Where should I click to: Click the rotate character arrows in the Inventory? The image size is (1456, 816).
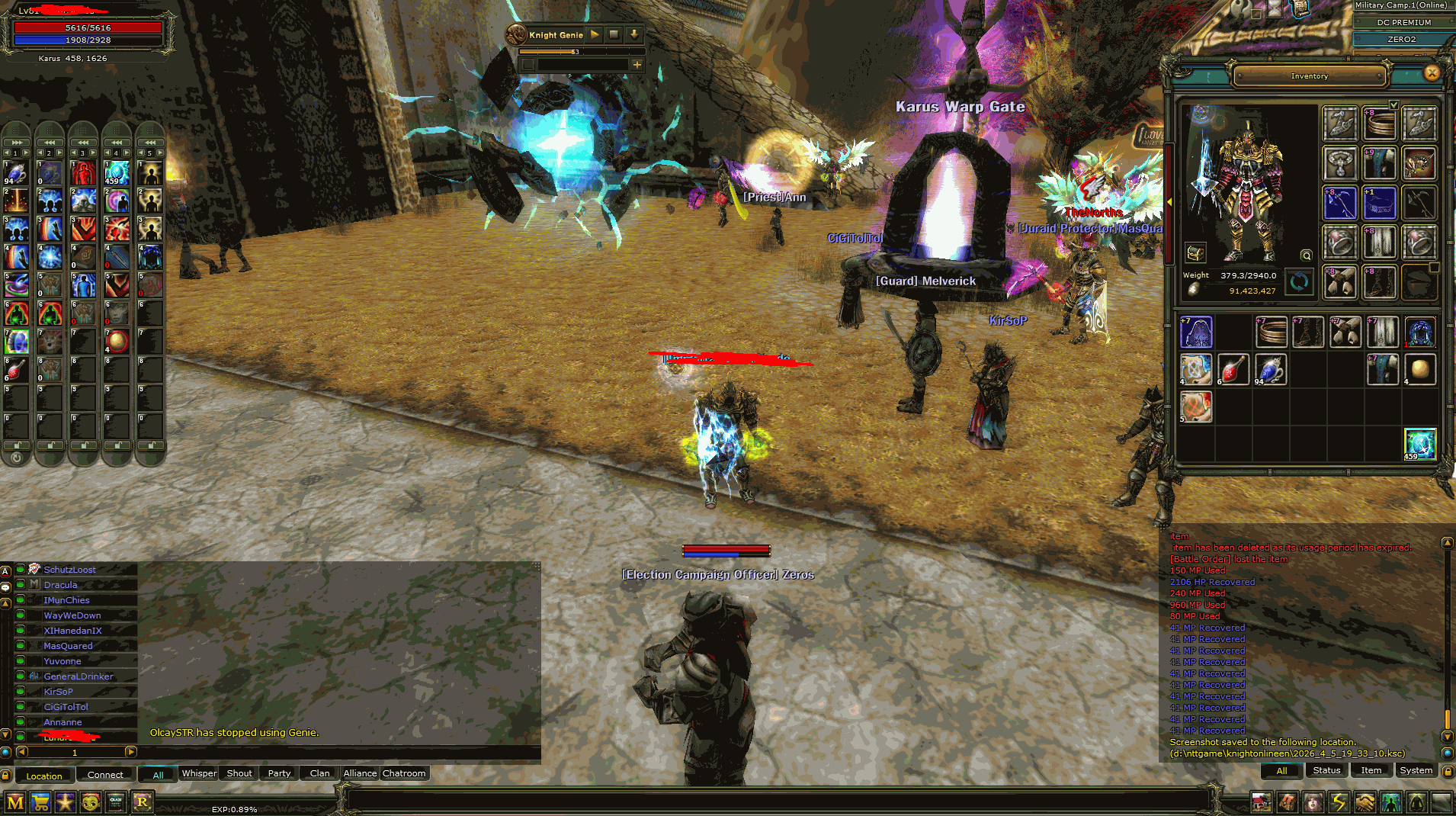tap(1298, 282)
